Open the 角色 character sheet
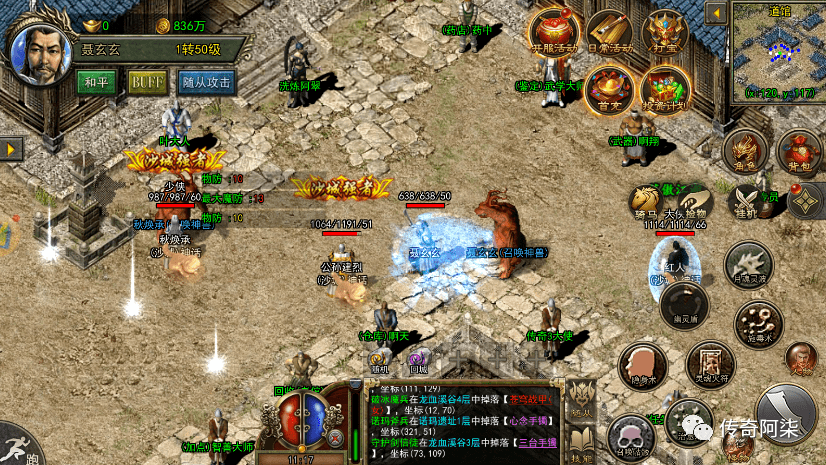 (744, 152)
